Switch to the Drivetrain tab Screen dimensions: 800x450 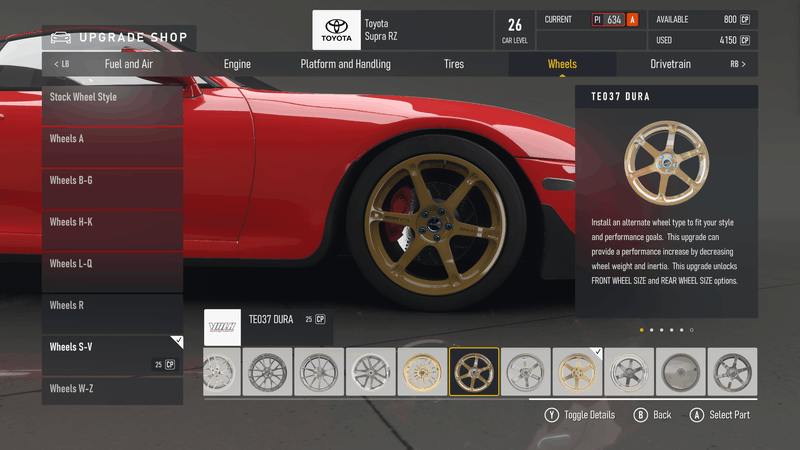[671, 64]
